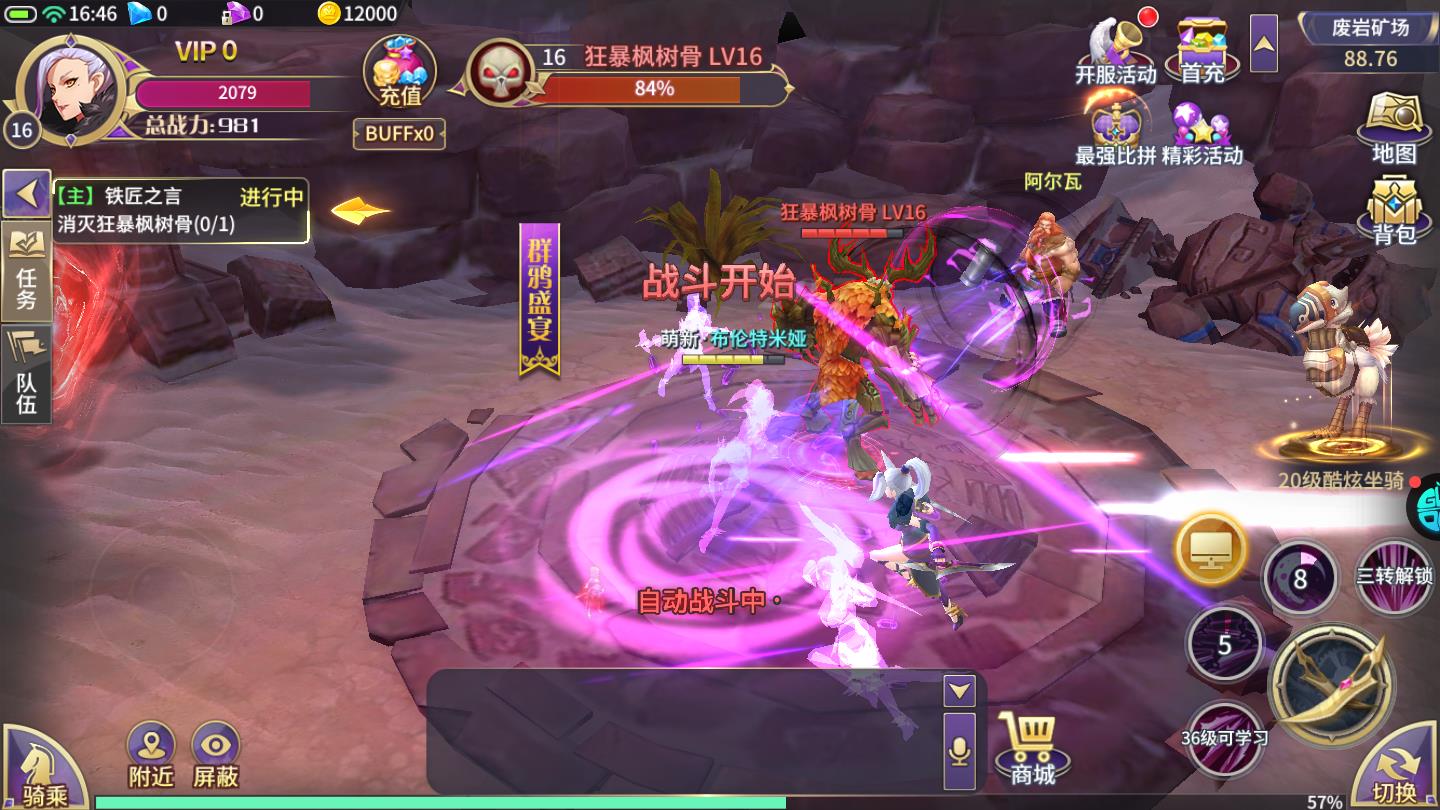Tap the microphone voice chat button
Screen dimensions: 1440x810
[960, 751]
